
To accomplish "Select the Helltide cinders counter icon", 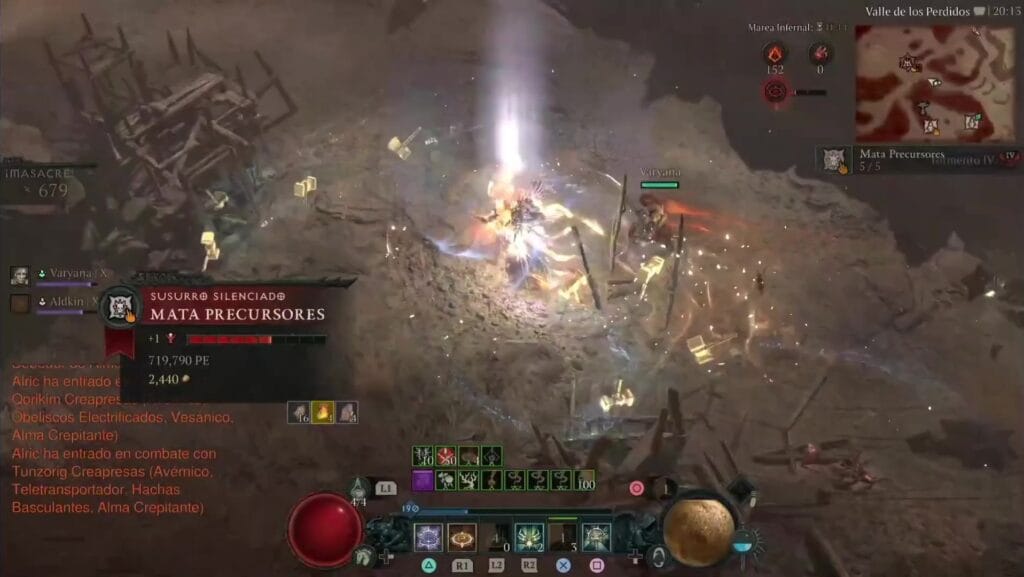I will pos(774,54).
